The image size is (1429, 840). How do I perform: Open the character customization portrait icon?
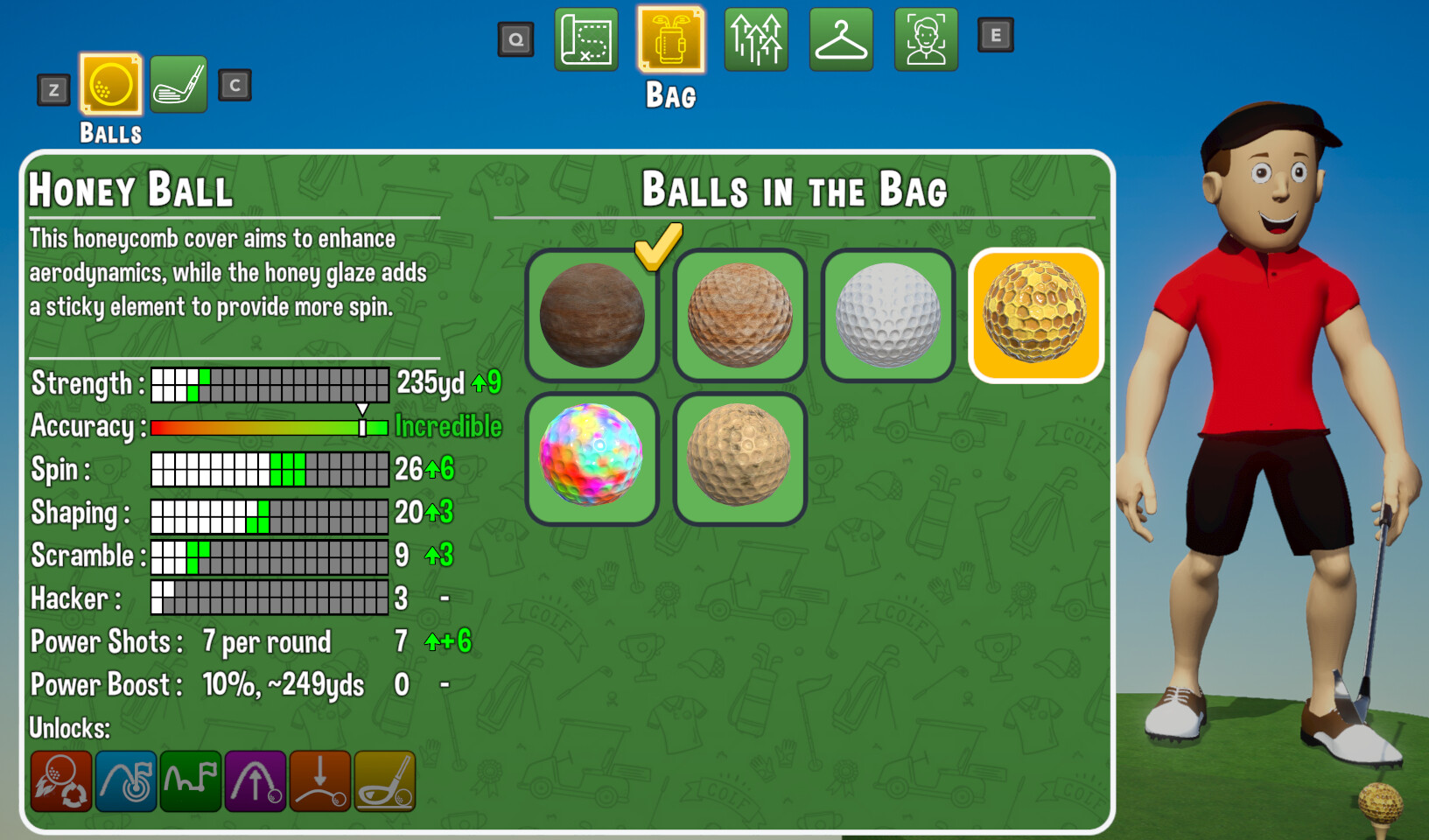click(x=926, y=39)
